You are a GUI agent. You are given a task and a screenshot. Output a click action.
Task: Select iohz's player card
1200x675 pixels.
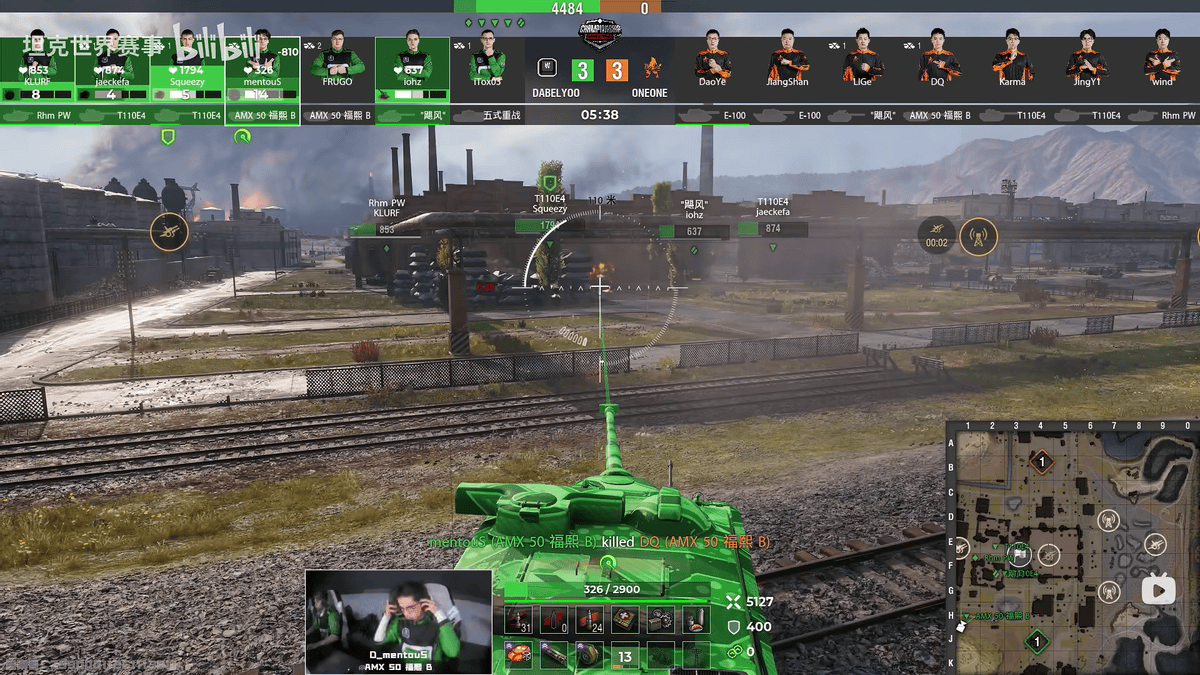pos(412,68)
